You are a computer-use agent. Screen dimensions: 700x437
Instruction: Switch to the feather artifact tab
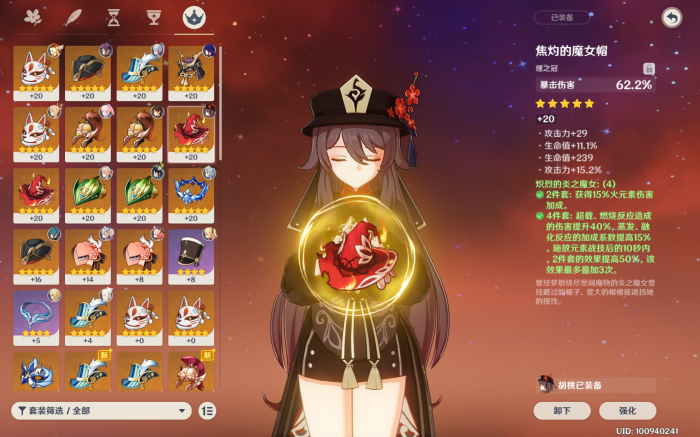click(x=72, y=17)
